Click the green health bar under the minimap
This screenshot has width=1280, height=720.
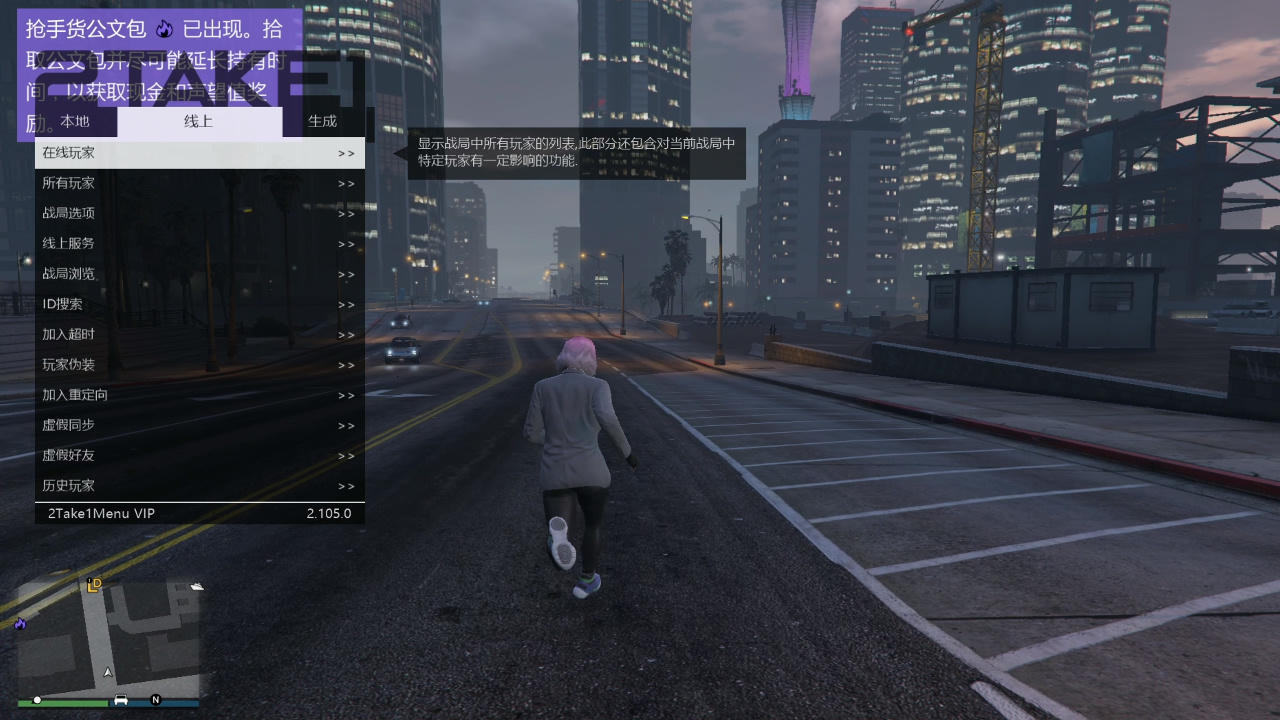pyautogui.click(x=62, y=703)
